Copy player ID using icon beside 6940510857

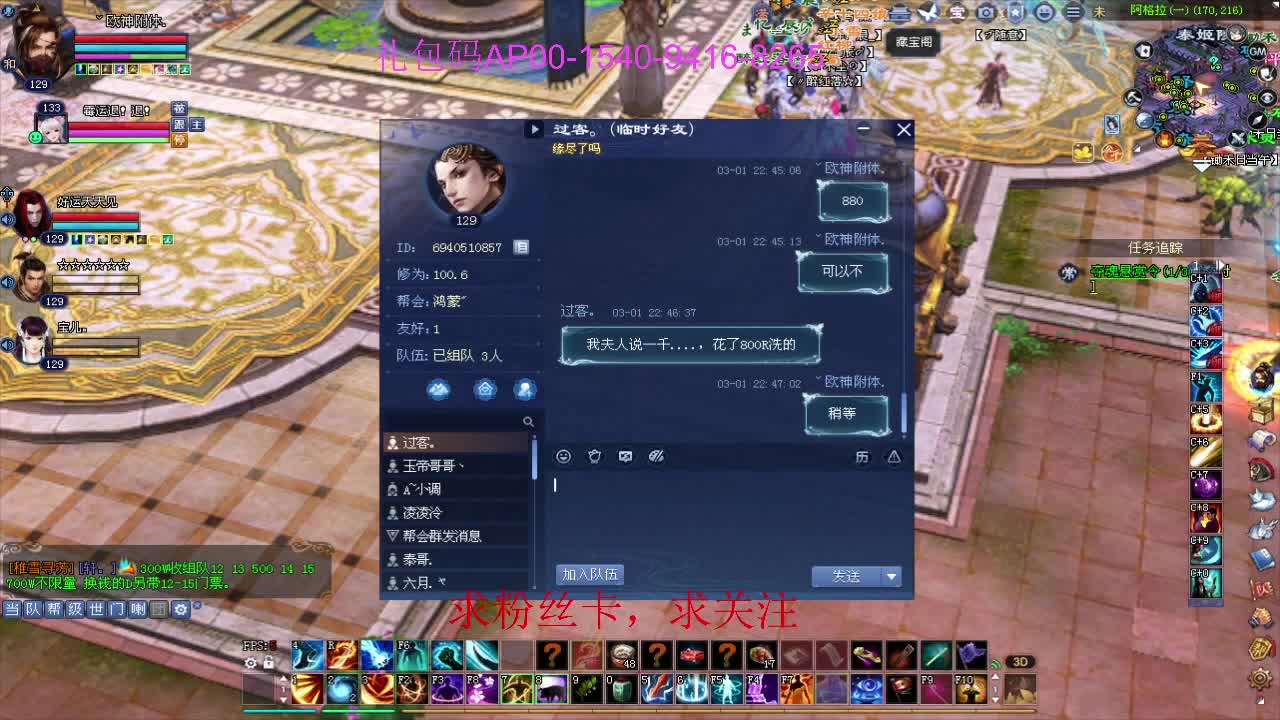click(x=521, y=247)
